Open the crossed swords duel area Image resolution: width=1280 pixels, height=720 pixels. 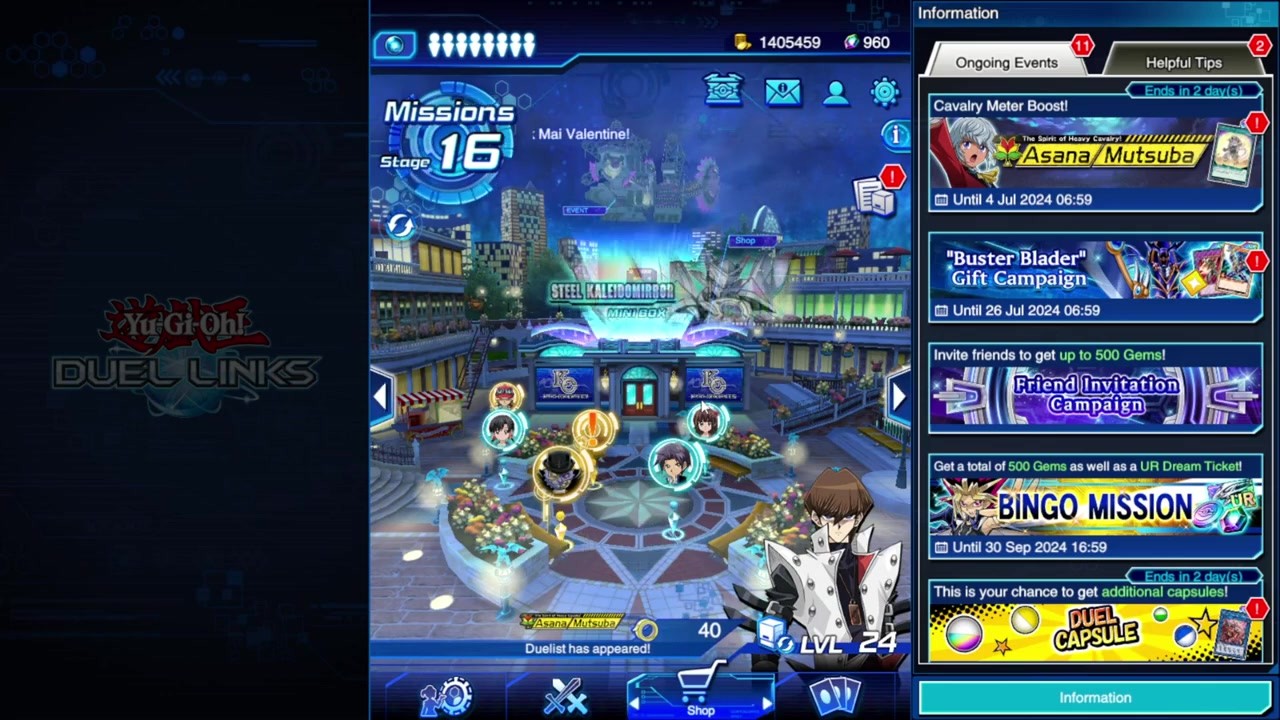pos(563,696)
